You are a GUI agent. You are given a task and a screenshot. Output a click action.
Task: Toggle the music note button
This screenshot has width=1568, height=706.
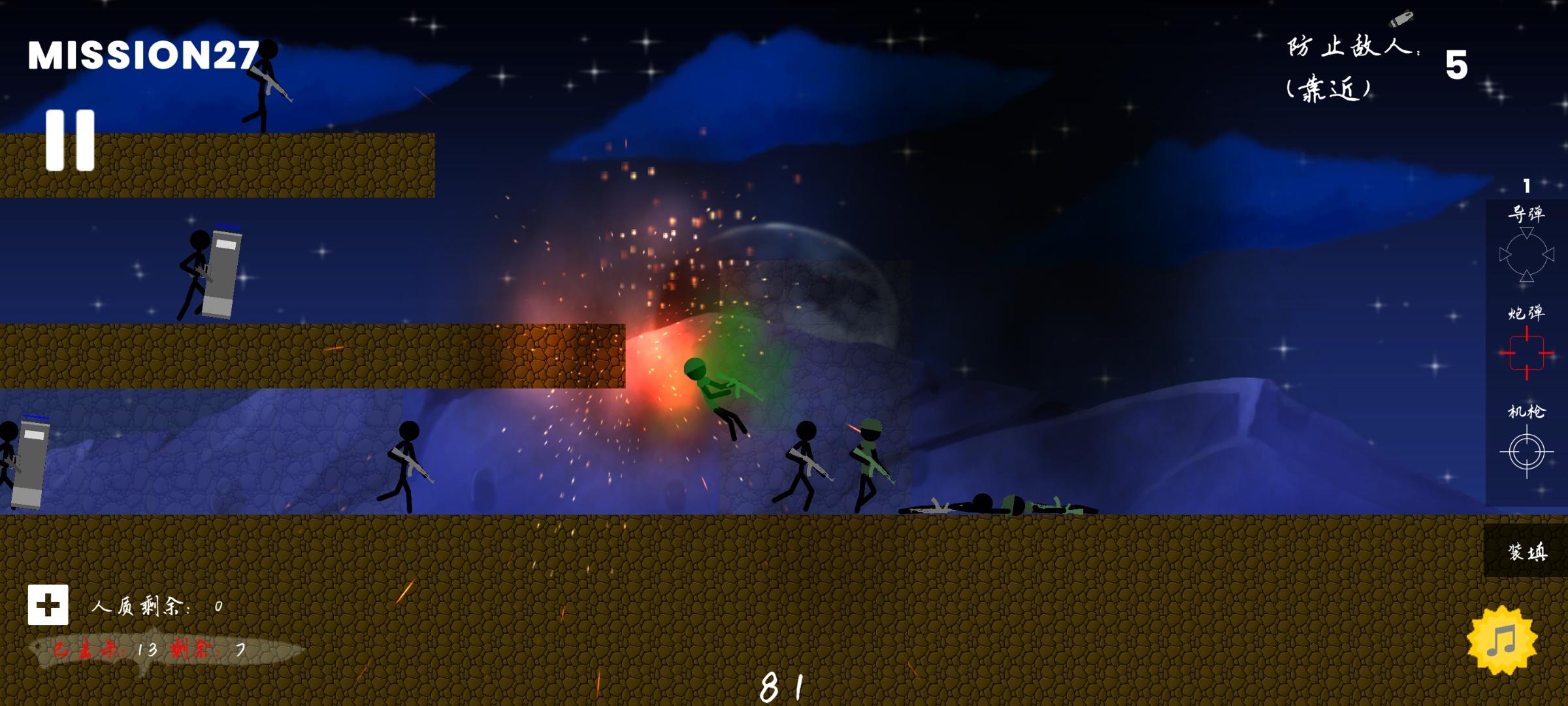tap(1501, 640)
